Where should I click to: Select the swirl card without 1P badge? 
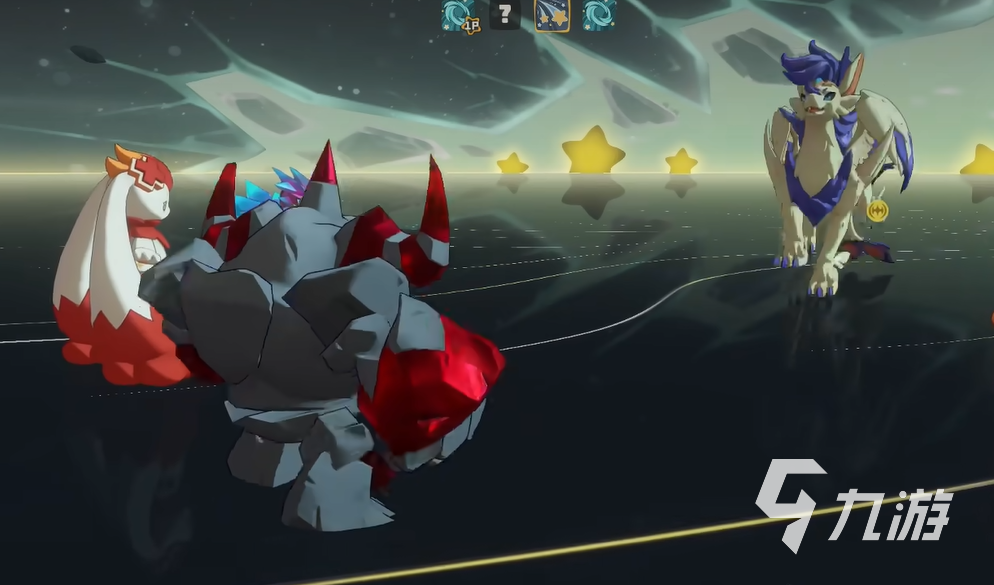tap(599, 15)
